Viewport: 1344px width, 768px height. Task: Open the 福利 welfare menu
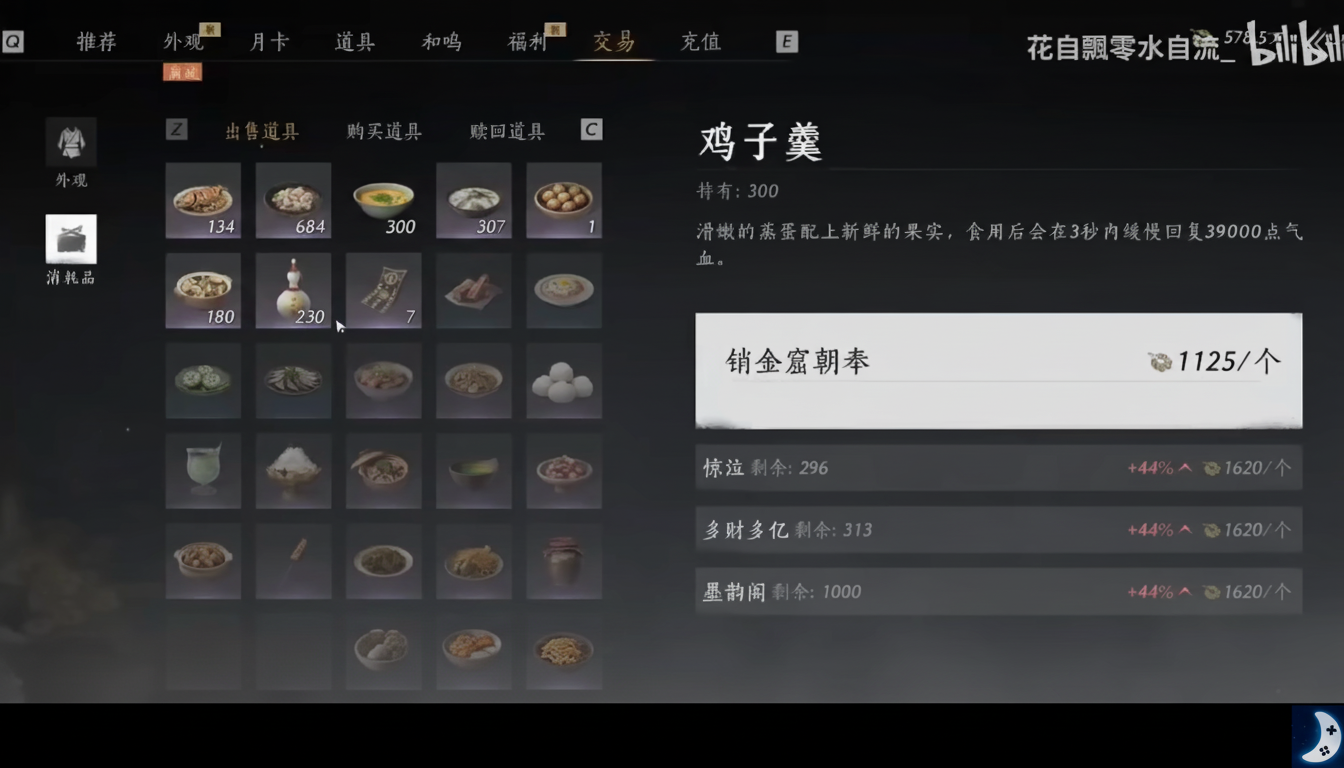tap(526, 42)
